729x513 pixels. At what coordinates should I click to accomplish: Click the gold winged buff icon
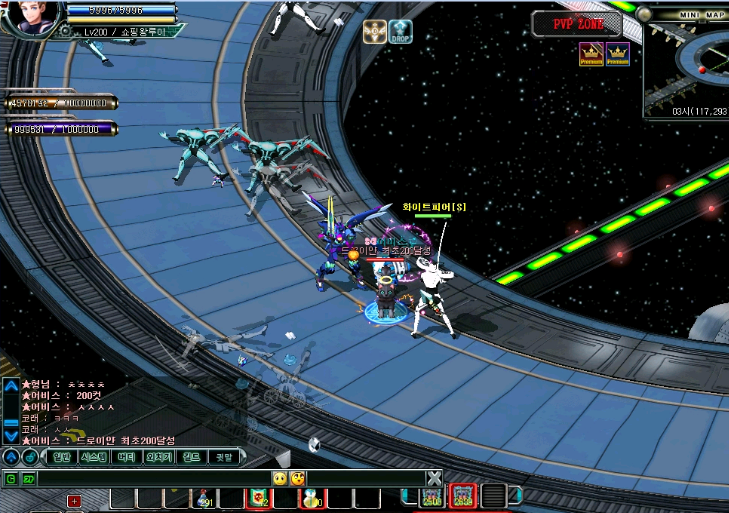[x=375, y=31]
